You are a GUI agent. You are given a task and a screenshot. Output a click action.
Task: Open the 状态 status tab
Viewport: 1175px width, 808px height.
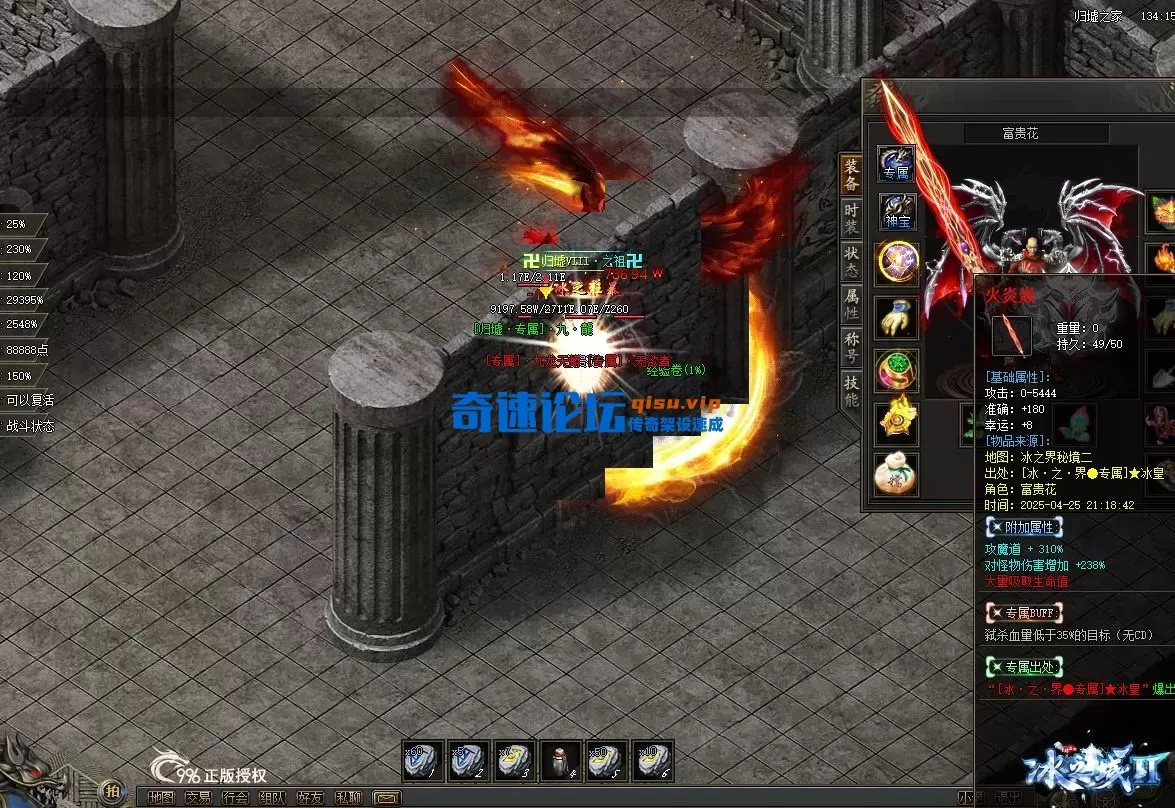pyautogui.click(x=851, y=261)
